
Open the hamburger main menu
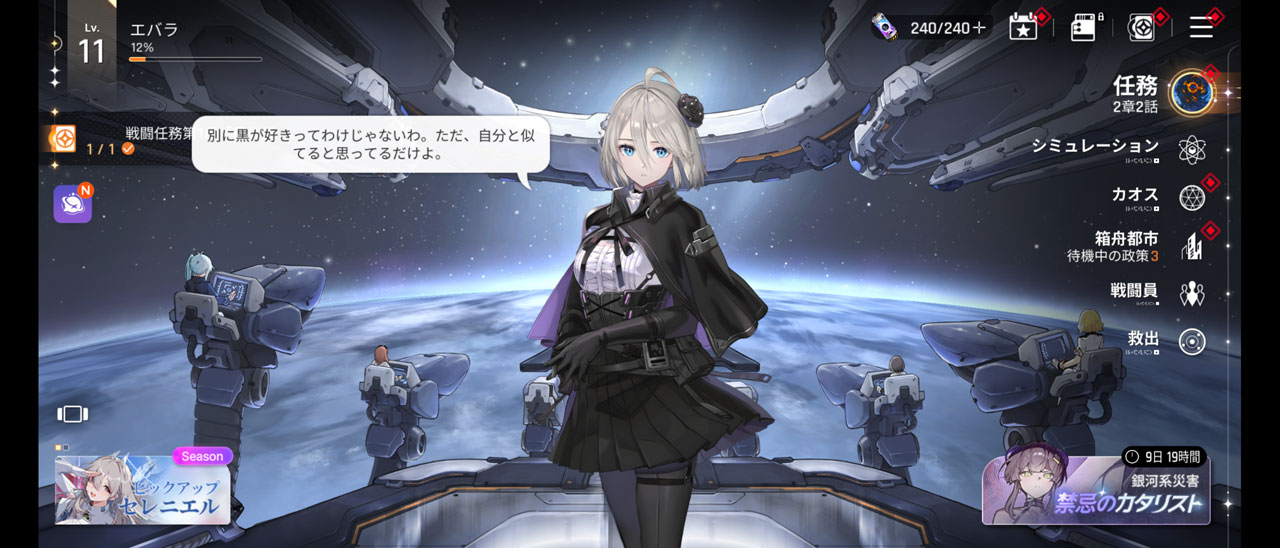pyautogui.click(x=1201, y=27)
